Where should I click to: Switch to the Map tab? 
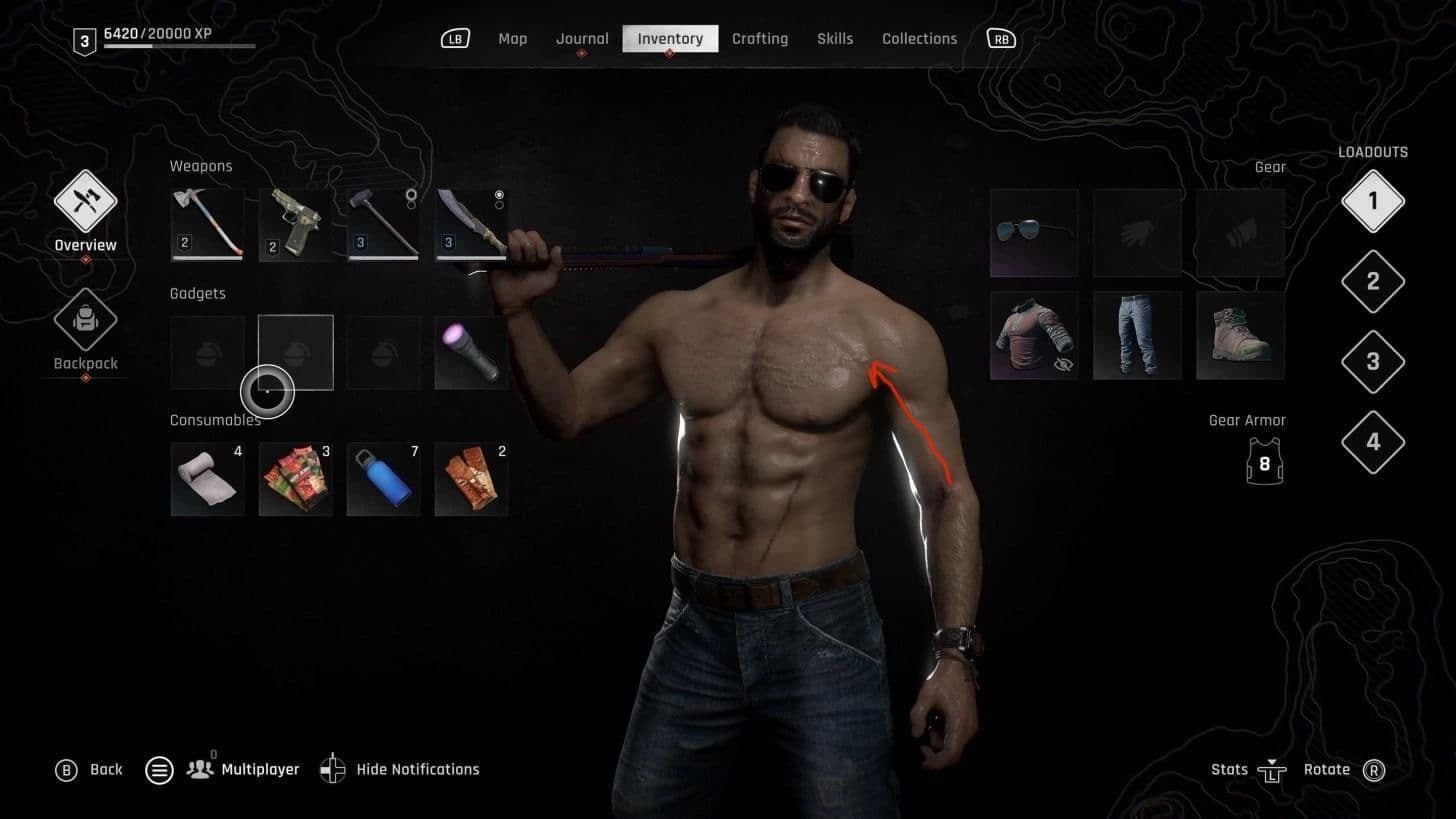(x=512, y=39)
